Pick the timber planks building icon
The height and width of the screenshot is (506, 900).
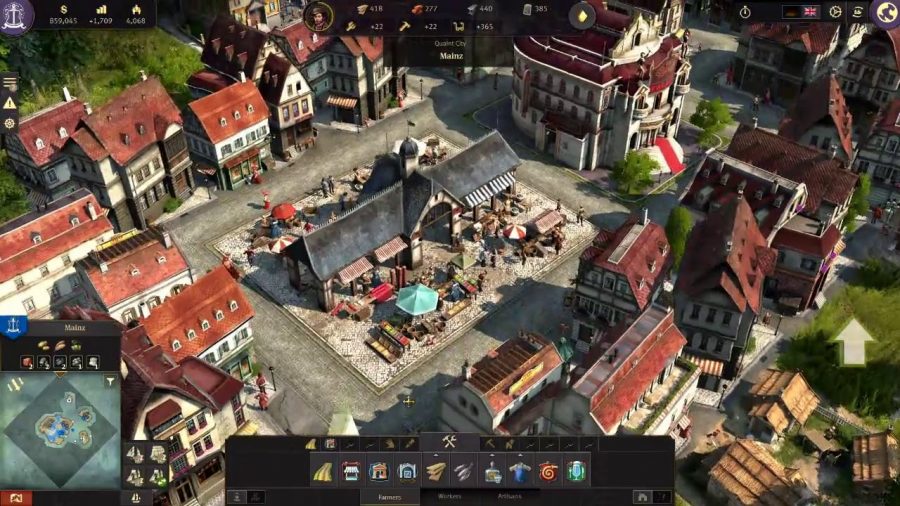point(436,471)
